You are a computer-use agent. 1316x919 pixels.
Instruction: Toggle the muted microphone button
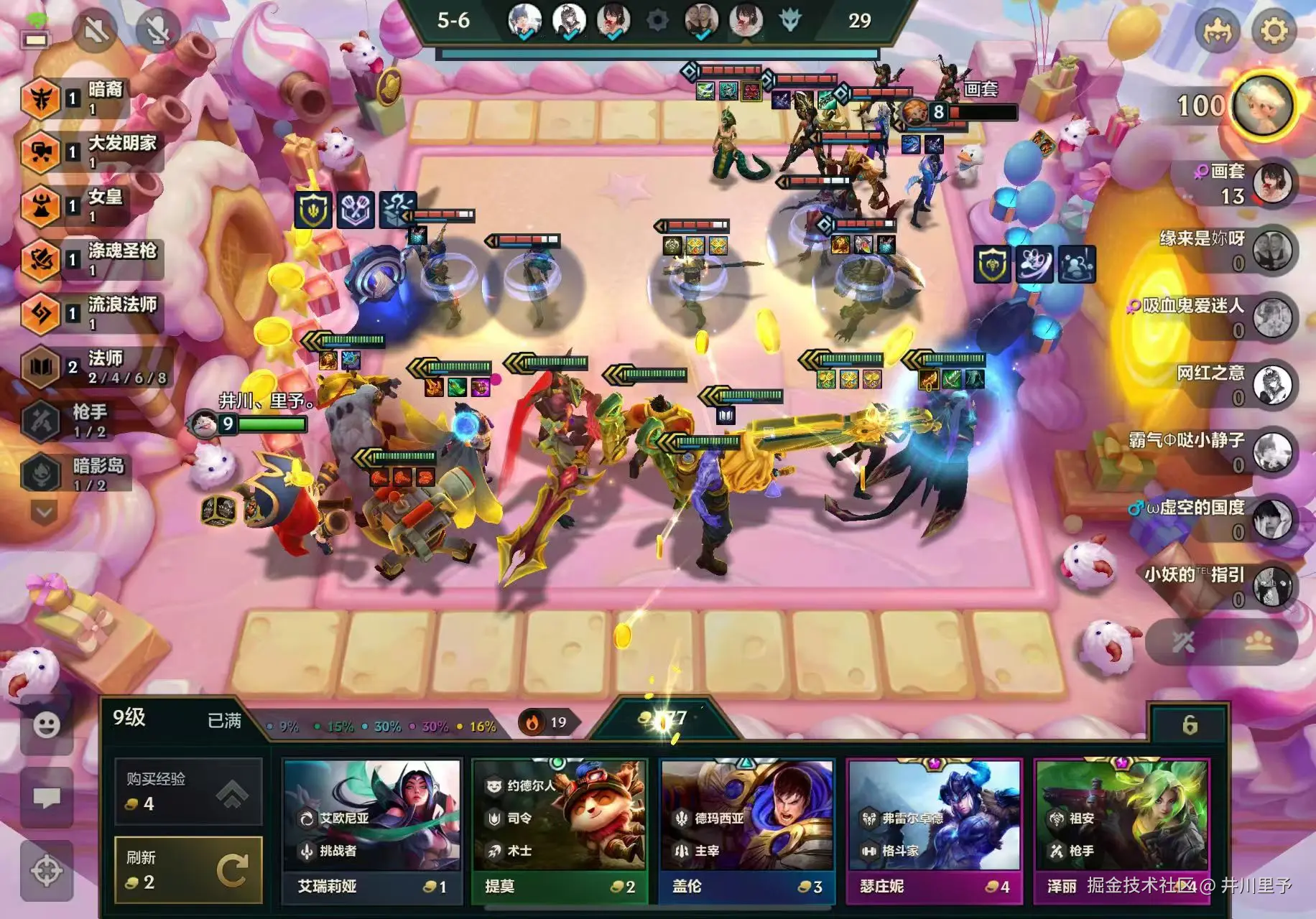[157, 30]
